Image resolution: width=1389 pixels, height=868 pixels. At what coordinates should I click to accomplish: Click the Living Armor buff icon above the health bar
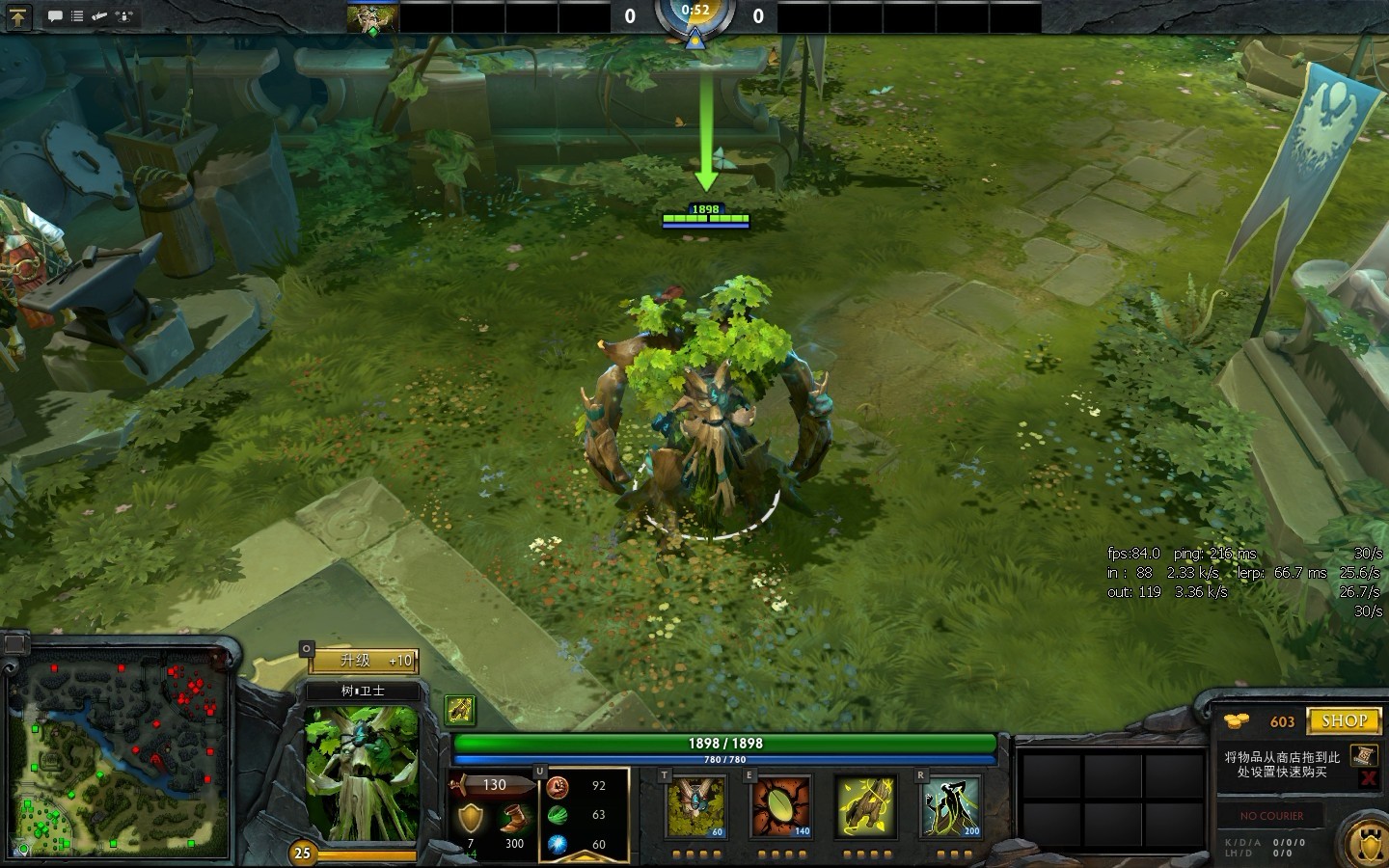[460, 710]
